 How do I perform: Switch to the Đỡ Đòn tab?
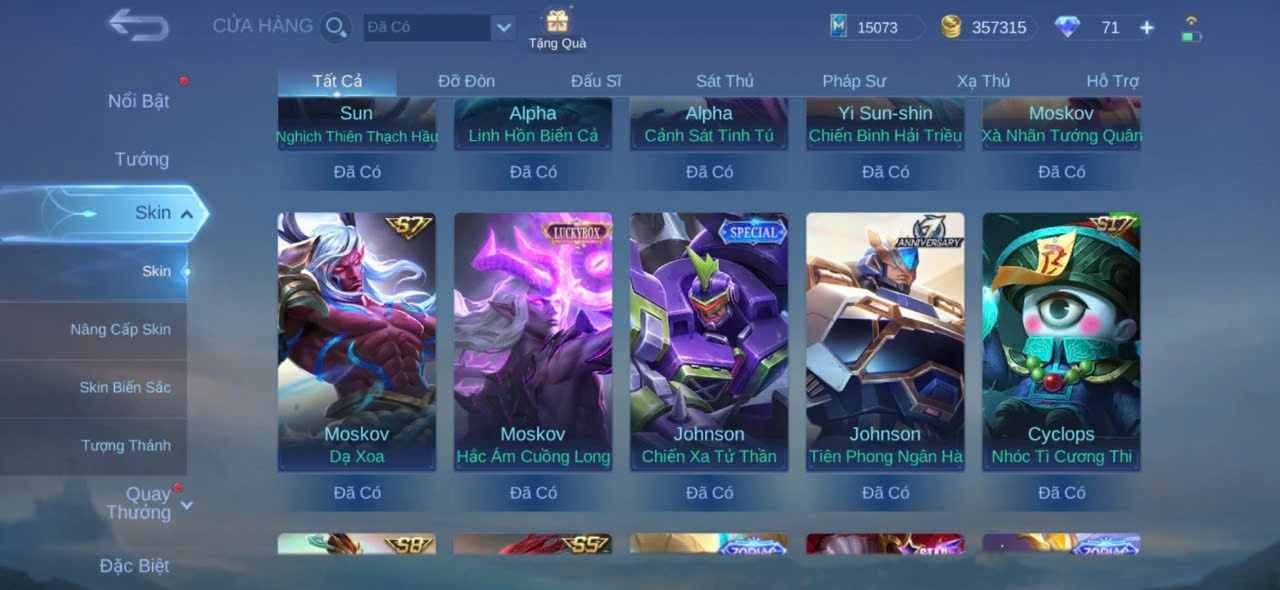[466, 81]
